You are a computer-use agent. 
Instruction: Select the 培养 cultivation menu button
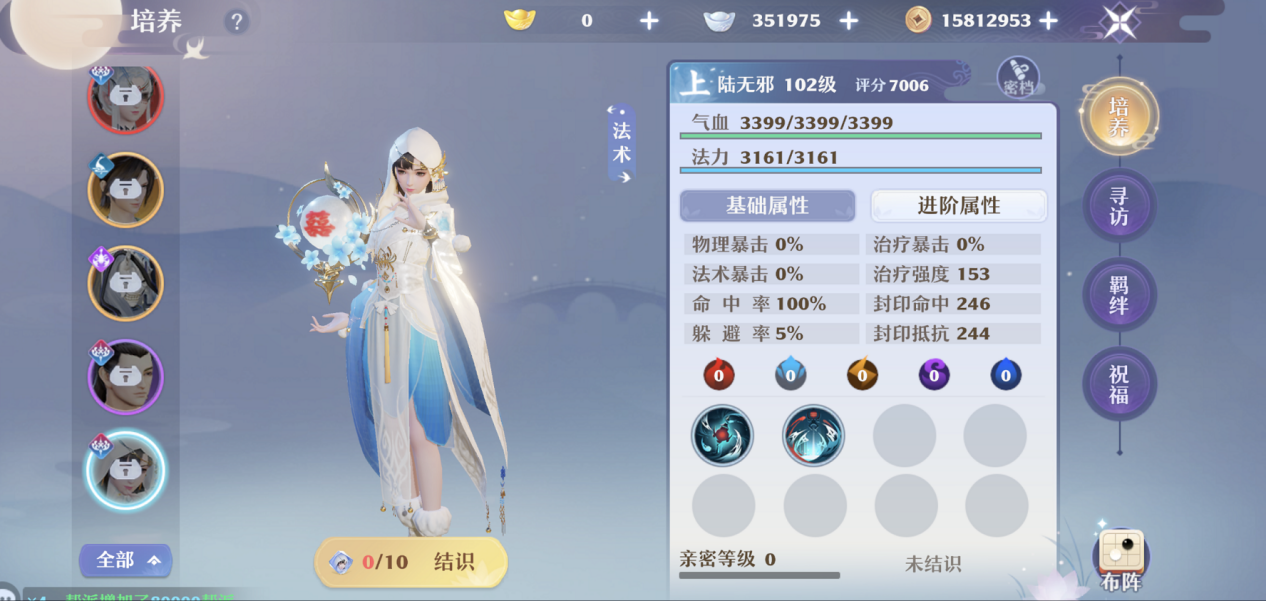(x=1119, y=117)
